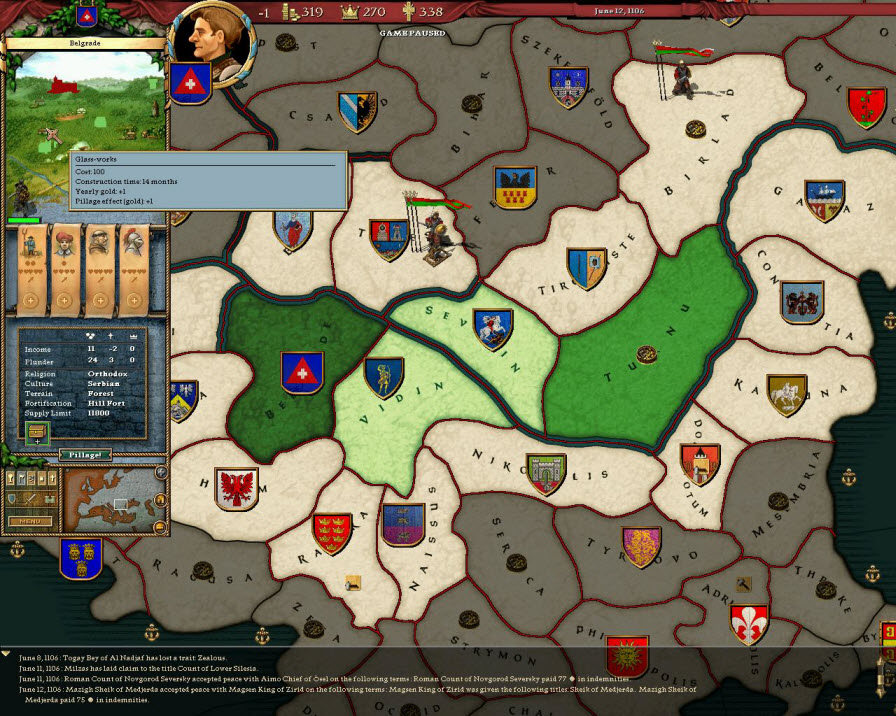Click the red triangle shield below the portrait
896x716 pixels.
(188, 84)
